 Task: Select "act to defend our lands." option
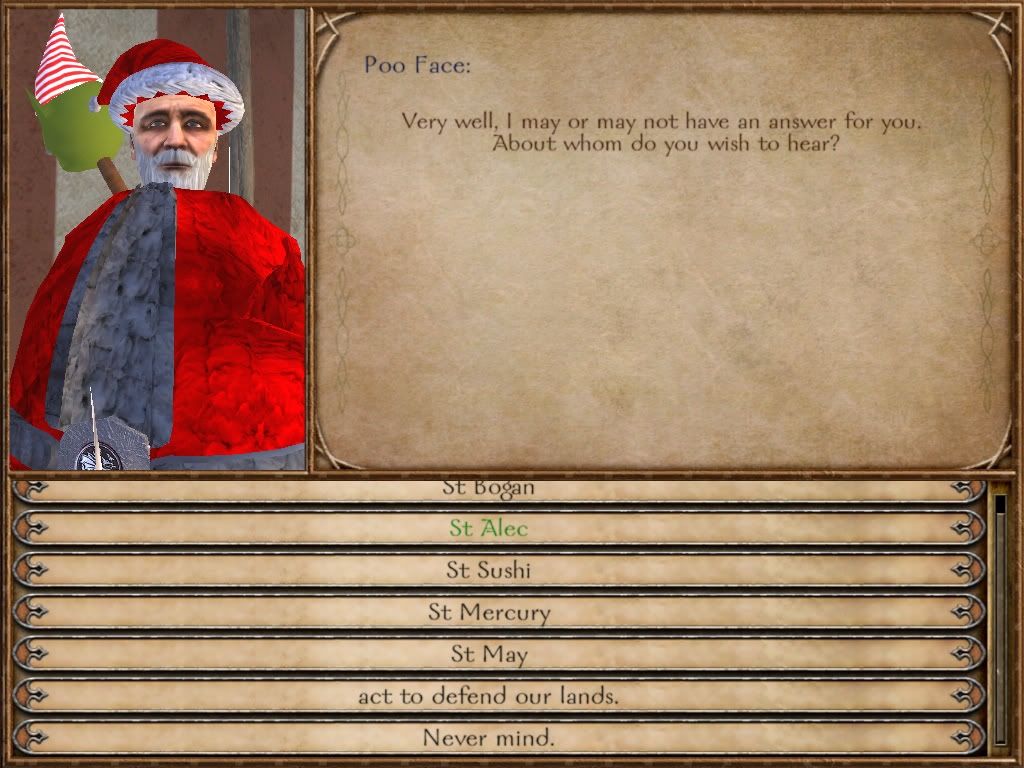488,696
